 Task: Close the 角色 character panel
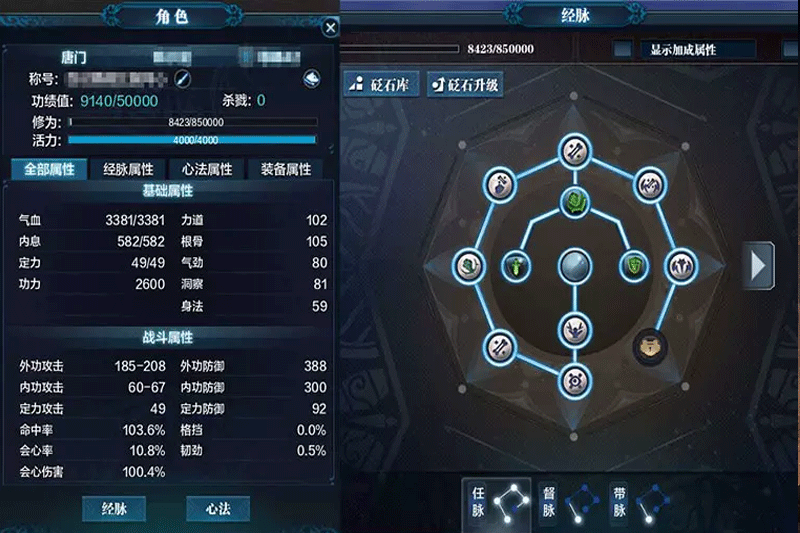330,28
